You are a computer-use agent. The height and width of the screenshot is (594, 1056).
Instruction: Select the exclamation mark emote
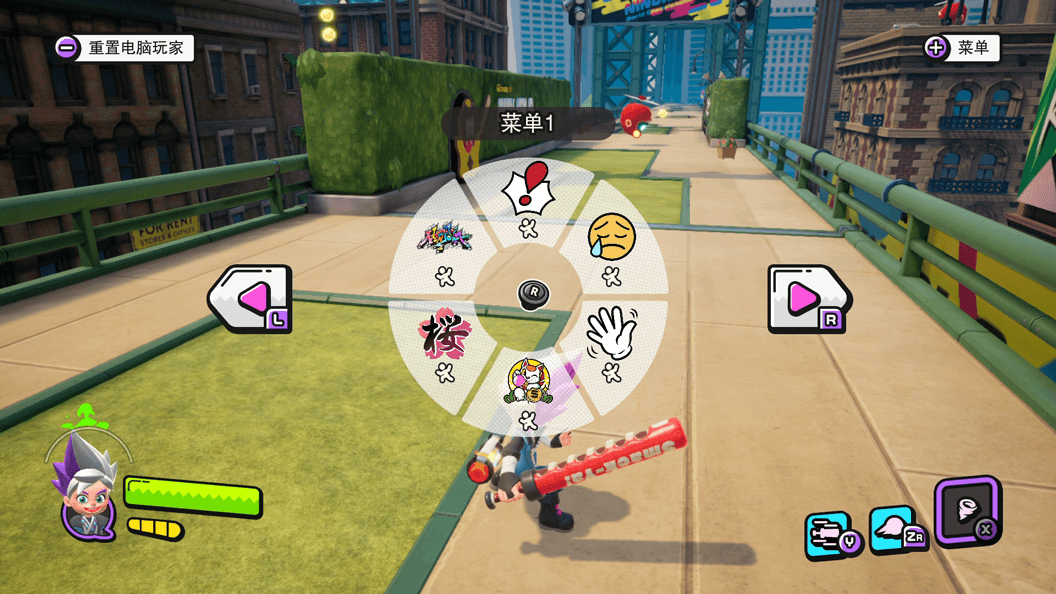[x=528, y=190]
